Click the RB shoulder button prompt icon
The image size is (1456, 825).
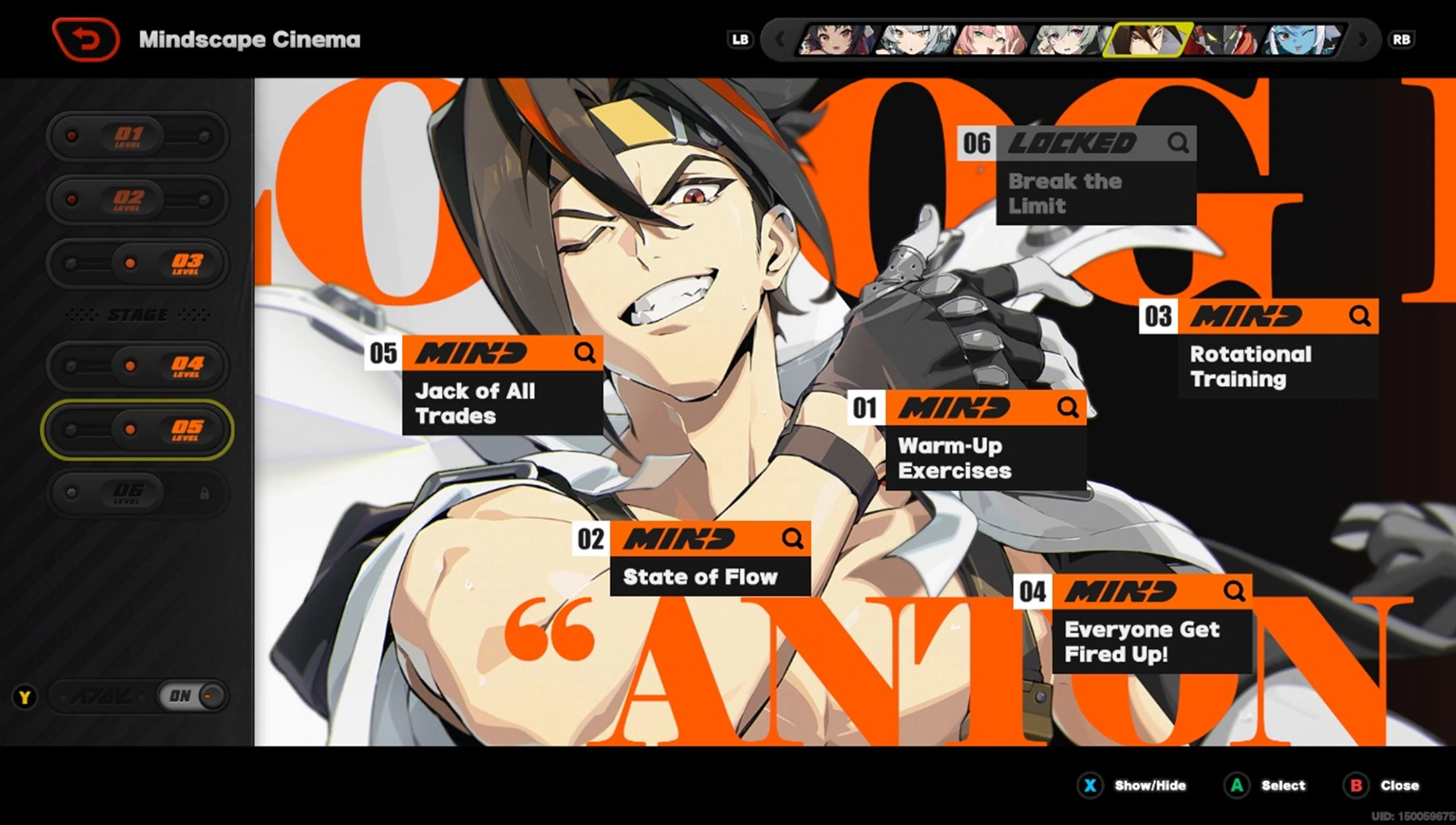click(1402, 39)
